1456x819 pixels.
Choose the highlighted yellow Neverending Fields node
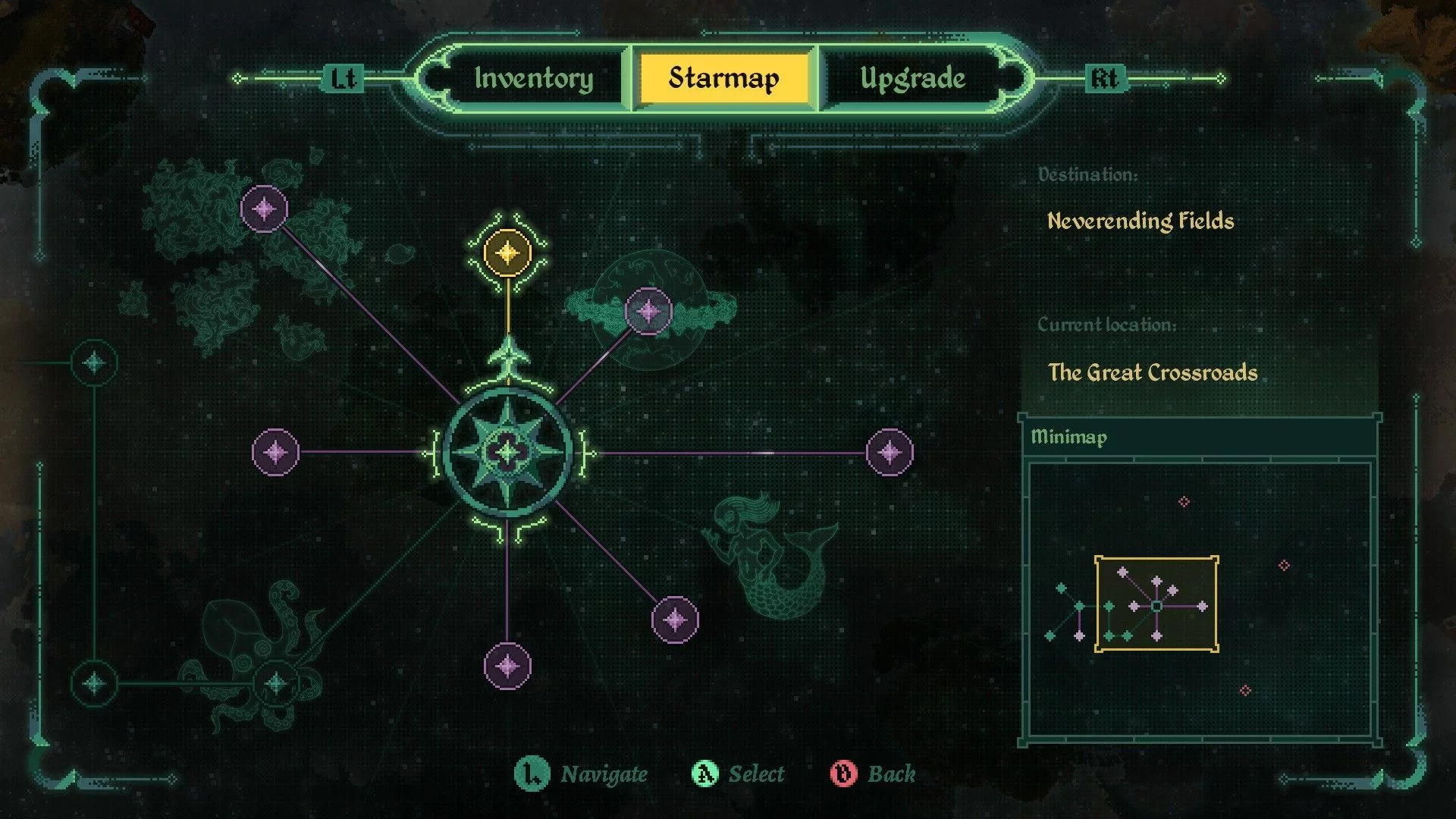(x=507, y=253)
